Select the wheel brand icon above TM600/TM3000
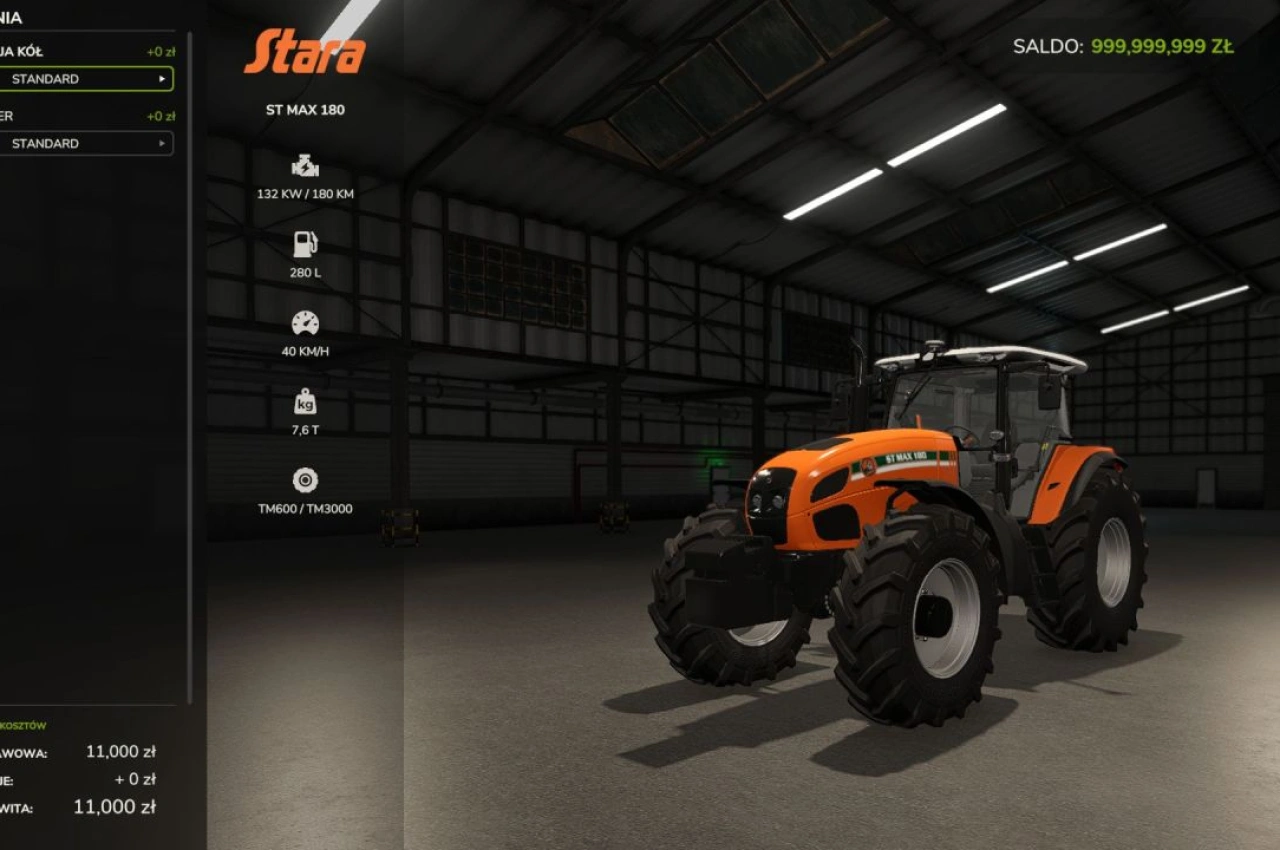This screenshot has width=1280, height=850. click(303, 479)
